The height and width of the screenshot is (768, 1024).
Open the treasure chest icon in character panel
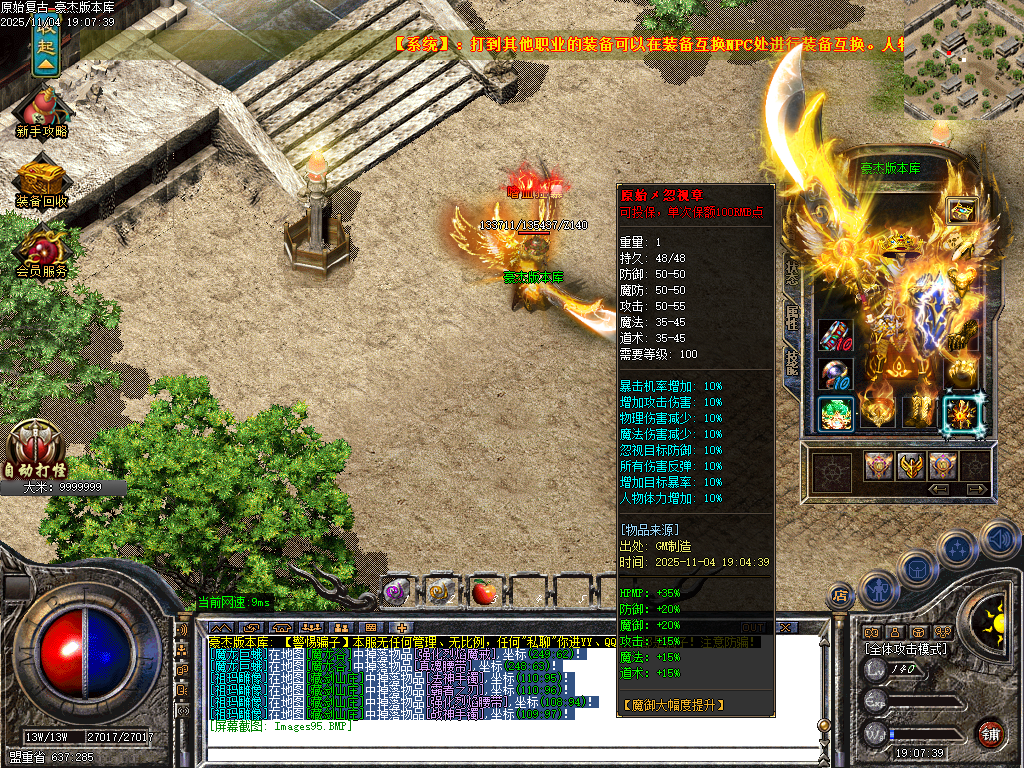click(962, 211)
